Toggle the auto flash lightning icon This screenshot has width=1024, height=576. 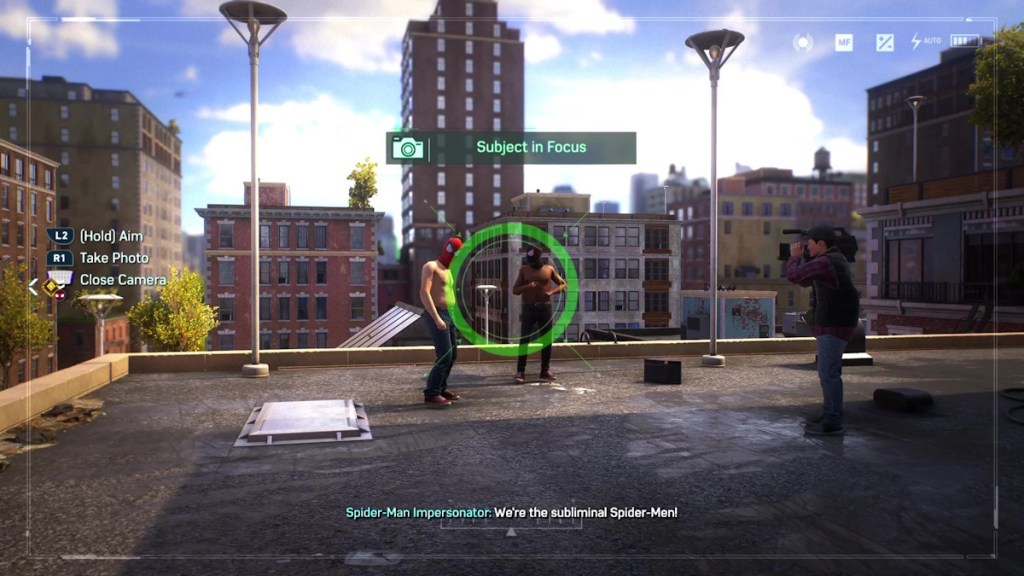point(916,42)
